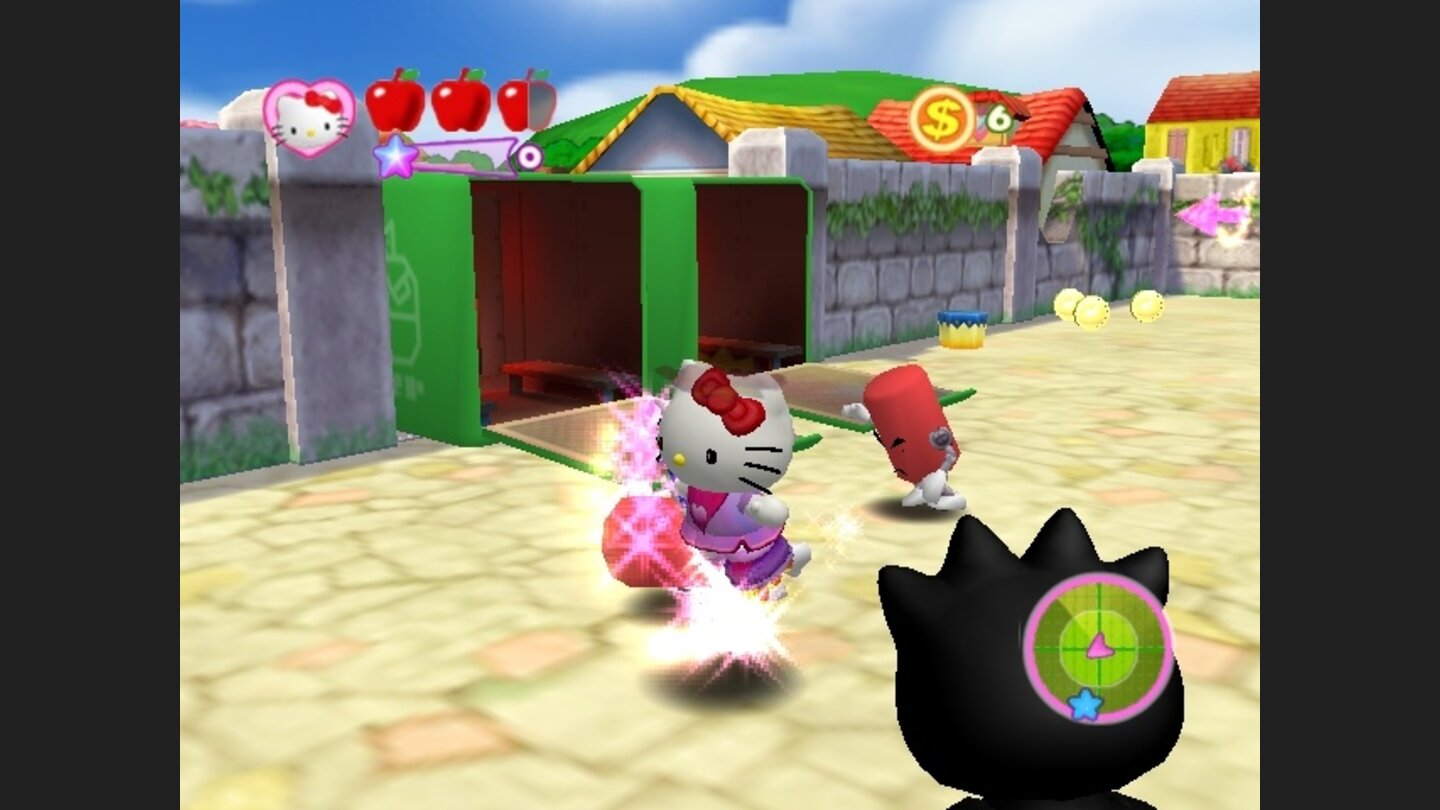Click the gold dollar coin icon

[x=941, y=120]
